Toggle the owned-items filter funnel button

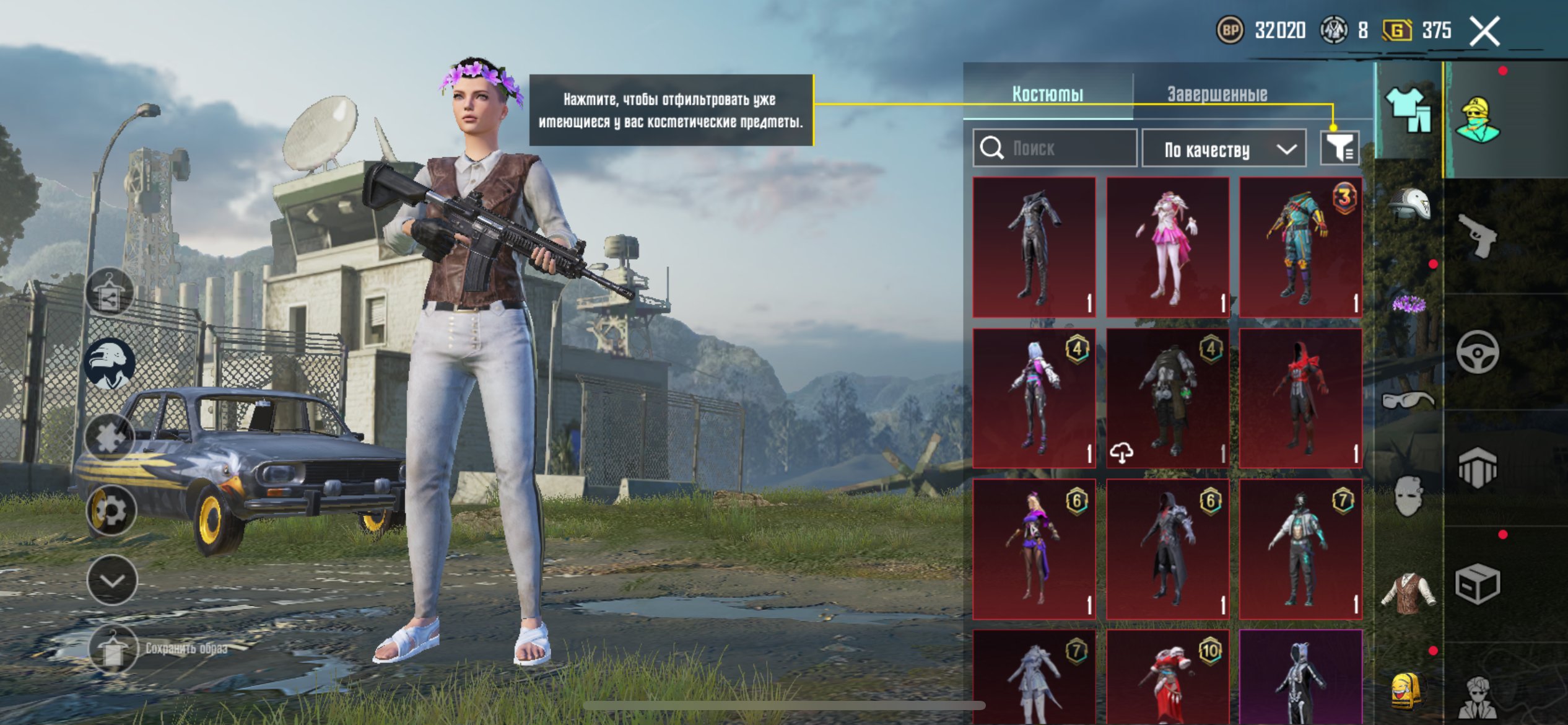coord(1339,149)
